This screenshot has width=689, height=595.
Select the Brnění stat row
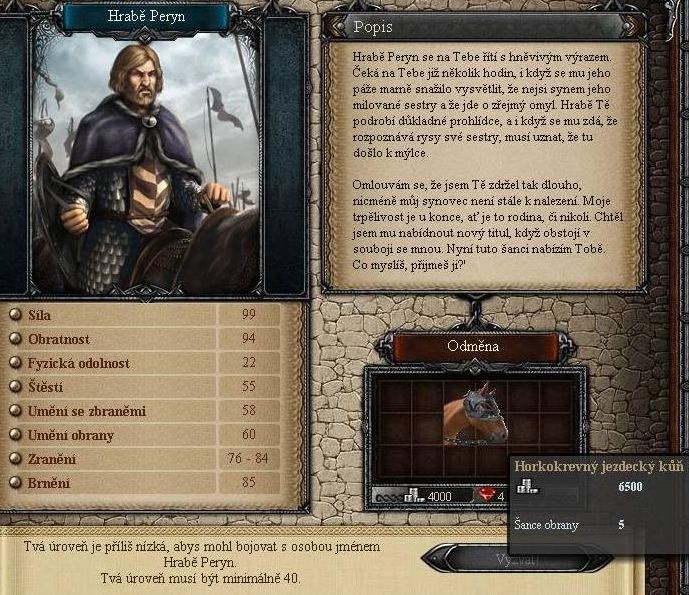tap(150, 483)
